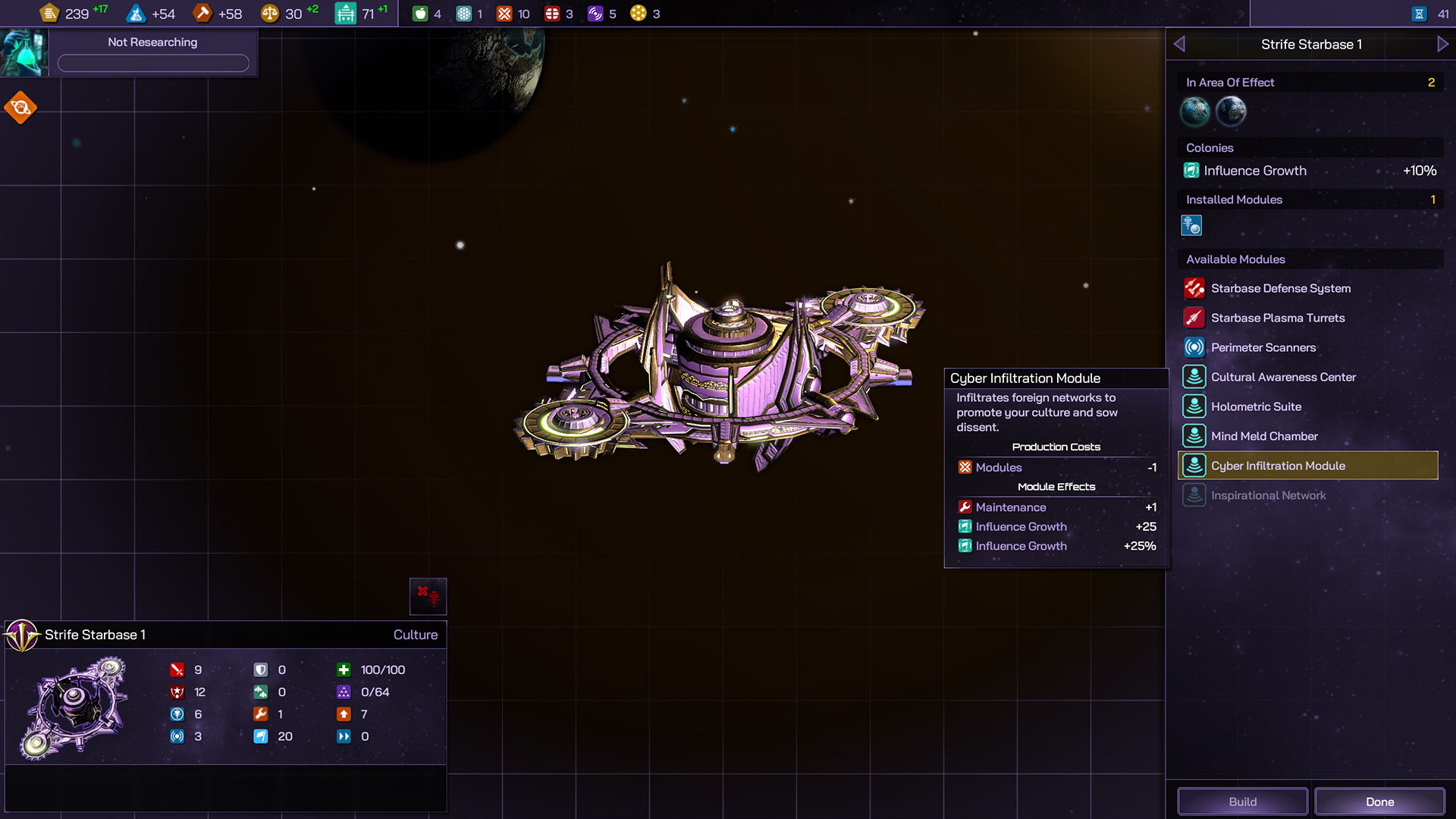Select the second planet in area of effect
Image resolution: width=1456 pixels, height=819 pixels.
(x=1231, y=111)
